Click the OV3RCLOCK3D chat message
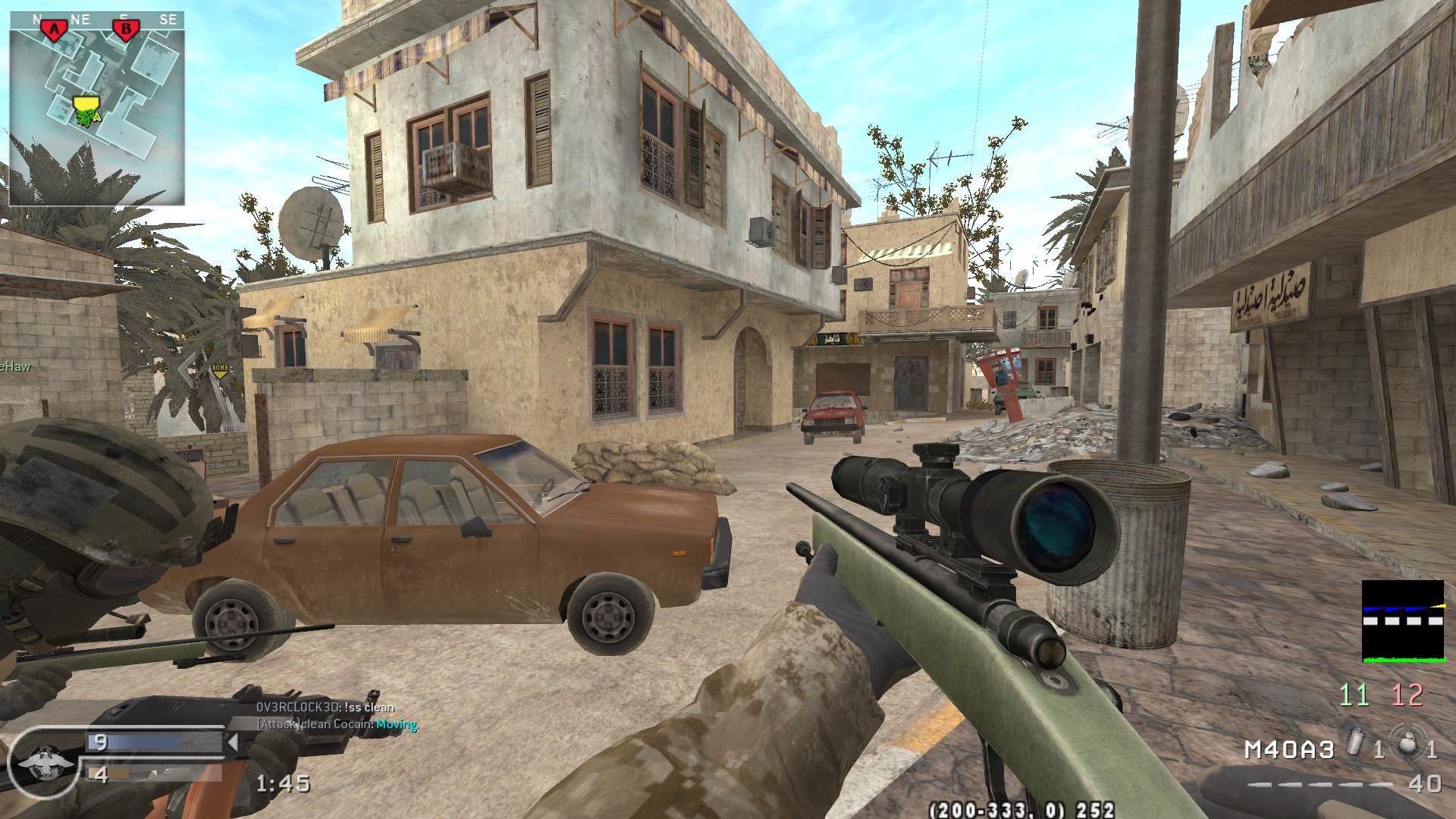The height and width of the screenshot is (819, 1456). click(x=325, y=708)
